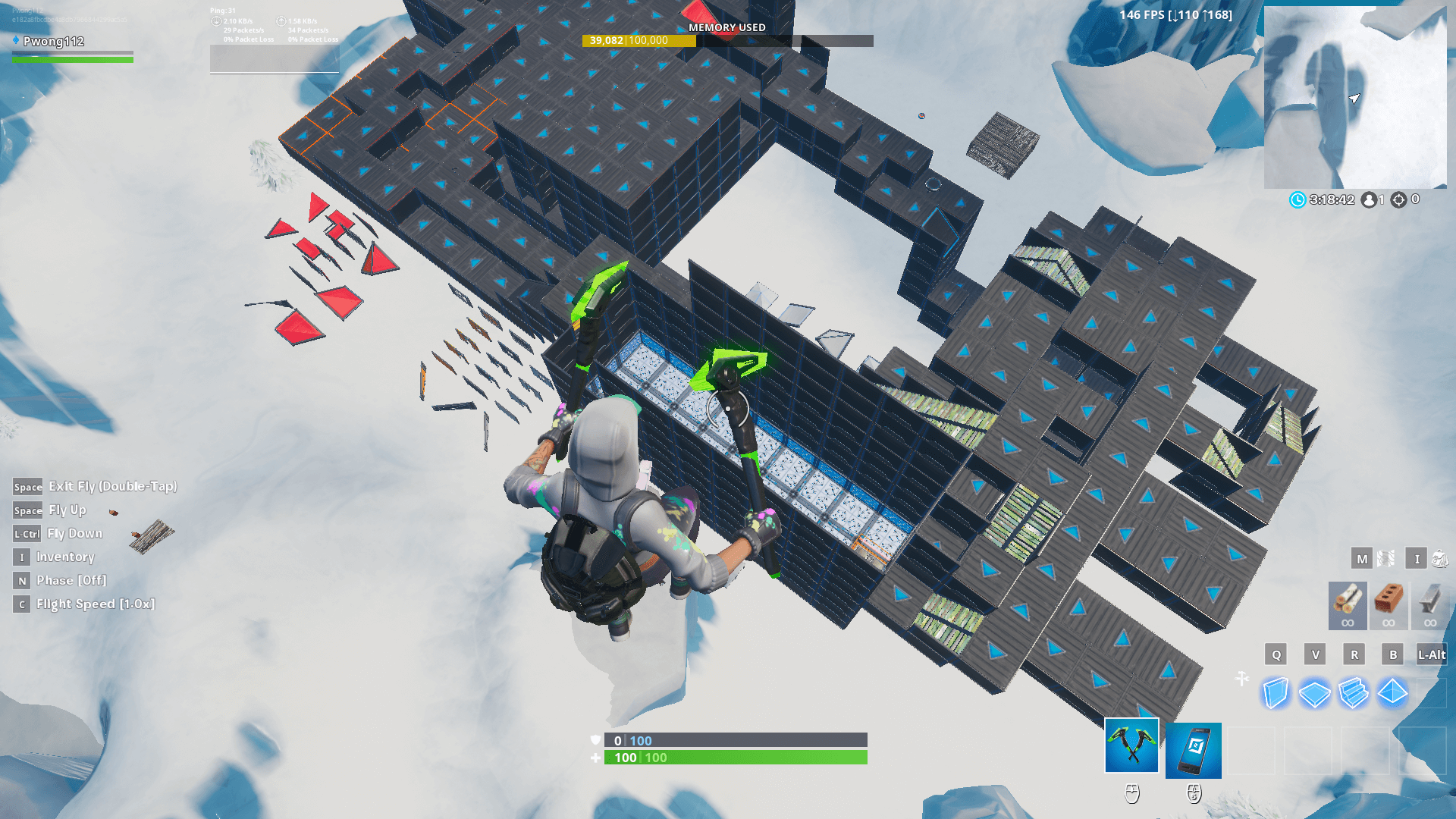Select the brick material icon
This screenshot has width=1456, height=819.
pyautogui.click(x=1389, y=604)
